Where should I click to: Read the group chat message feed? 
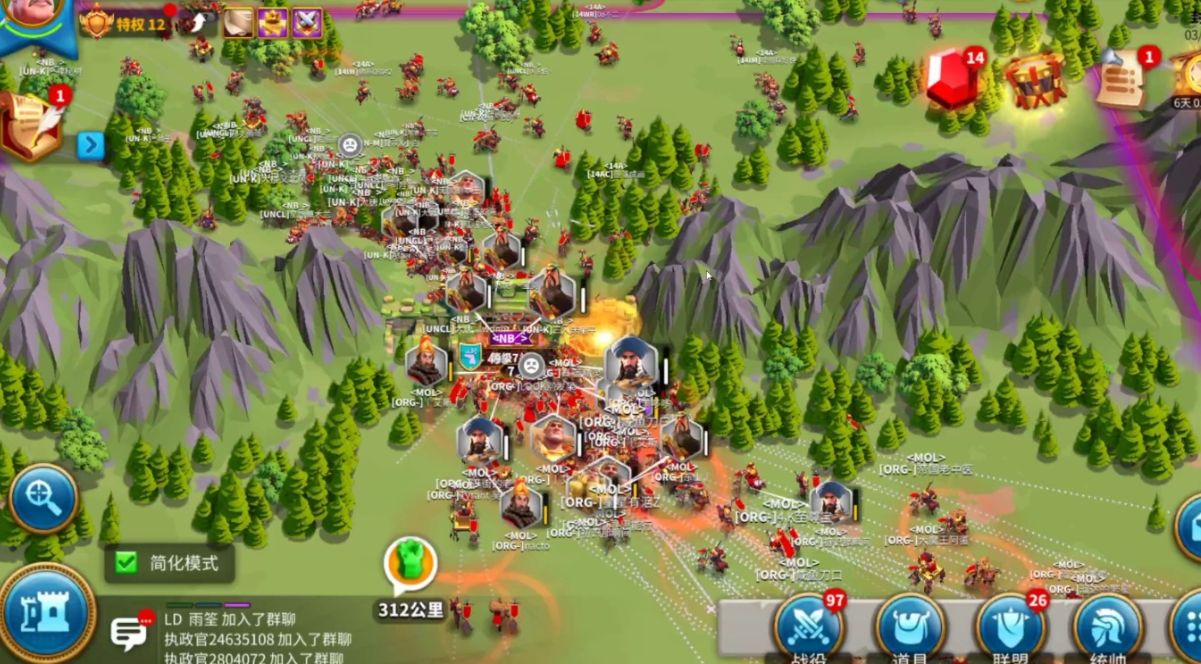258,638
